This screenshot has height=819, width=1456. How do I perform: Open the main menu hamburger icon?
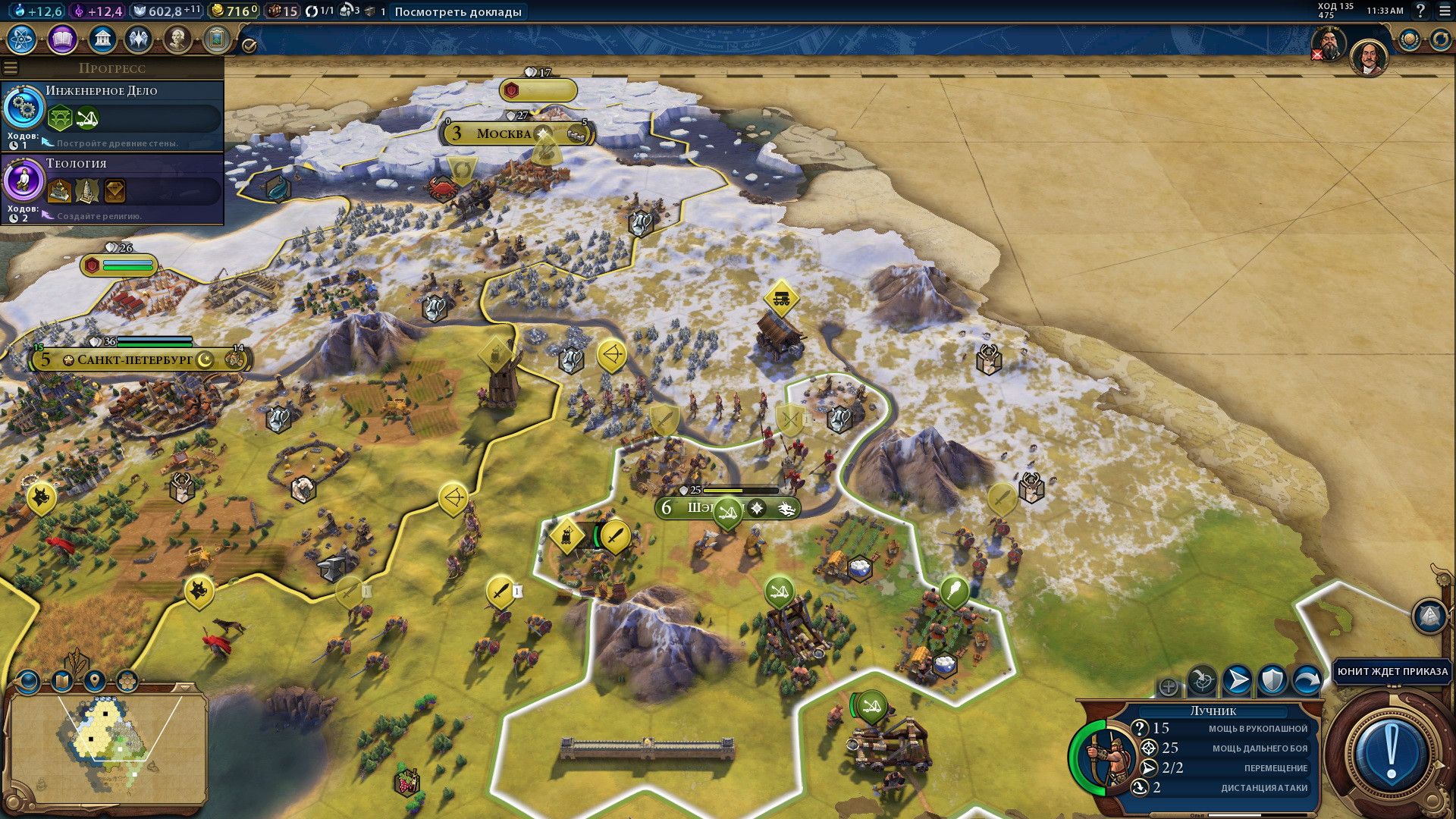[1445, 11]
